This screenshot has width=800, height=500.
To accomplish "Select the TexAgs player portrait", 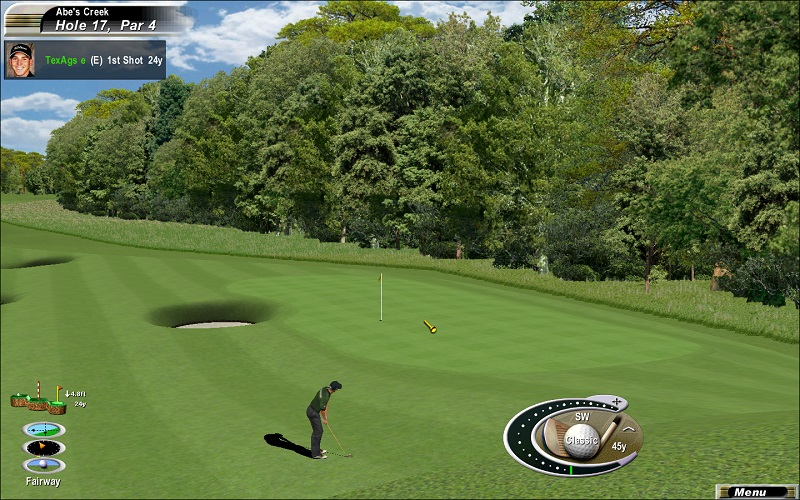I will coord(20,58).
